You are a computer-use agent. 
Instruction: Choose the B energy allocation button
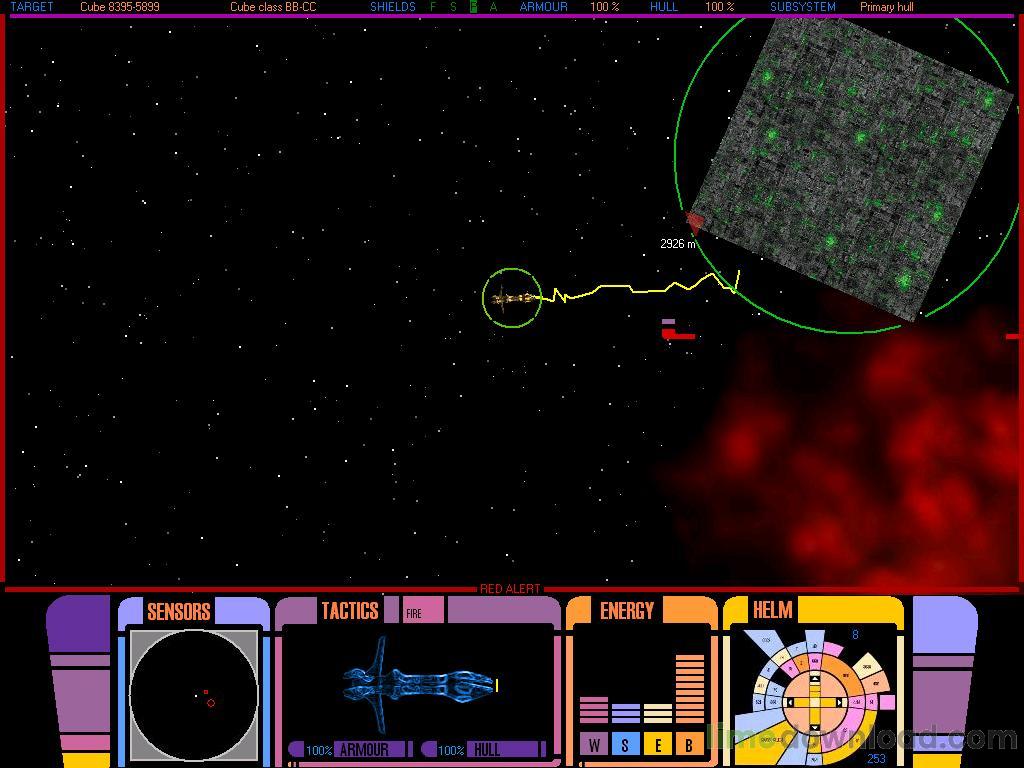(x=689, y=744)
